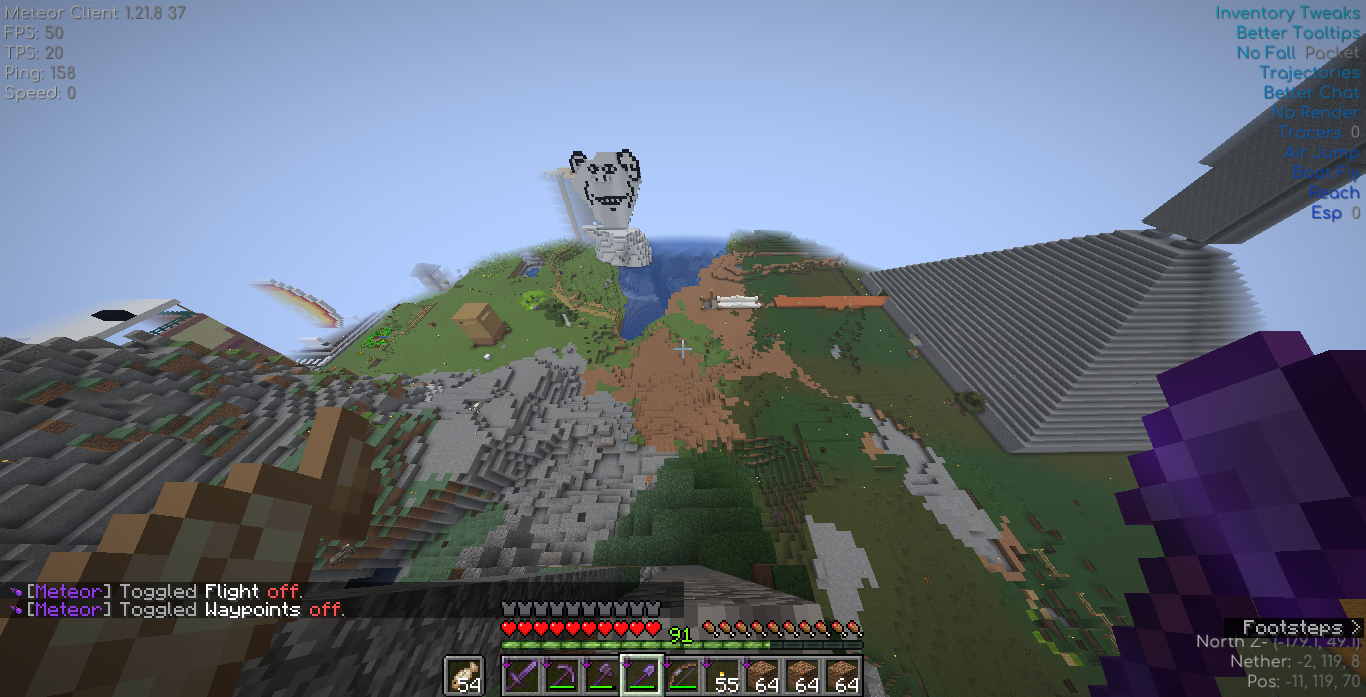Switch to the netherite pickaxe slot
The image size is (1366, 697).
(x=561, y=676)
